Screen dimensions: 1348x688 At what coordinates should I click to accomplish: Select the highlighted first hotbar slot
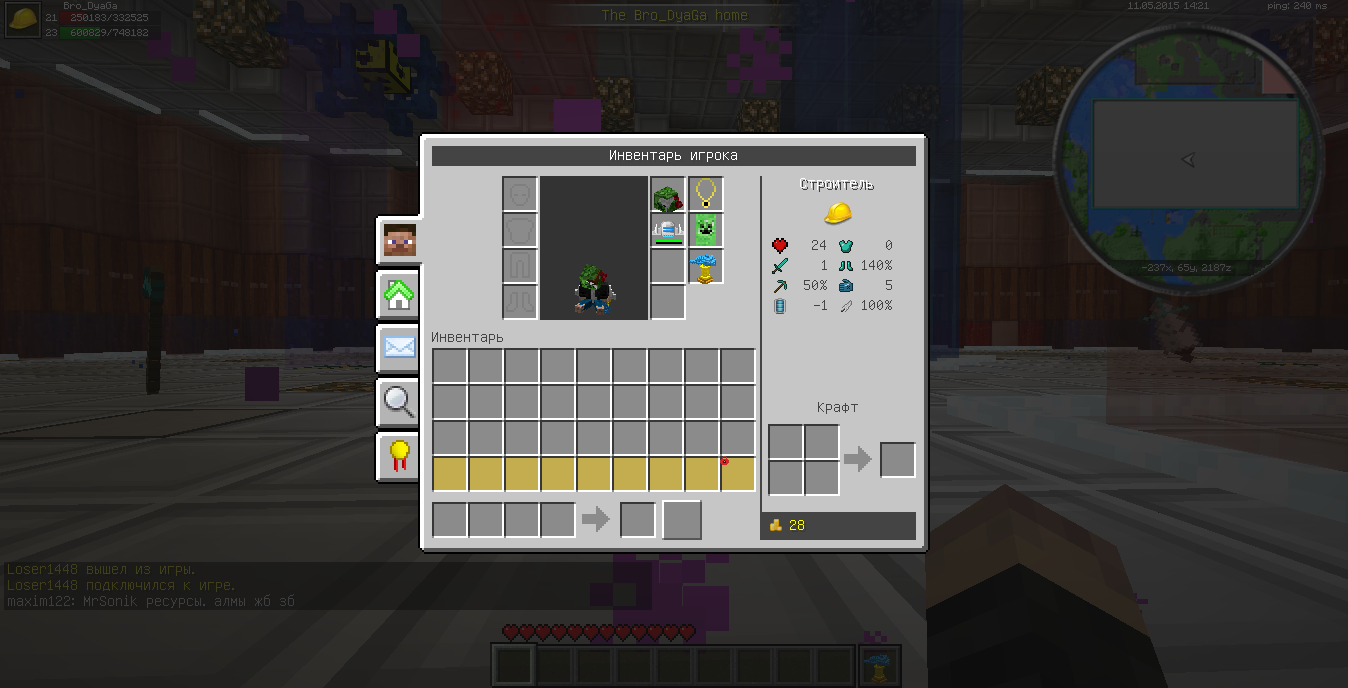pos(515,666)
